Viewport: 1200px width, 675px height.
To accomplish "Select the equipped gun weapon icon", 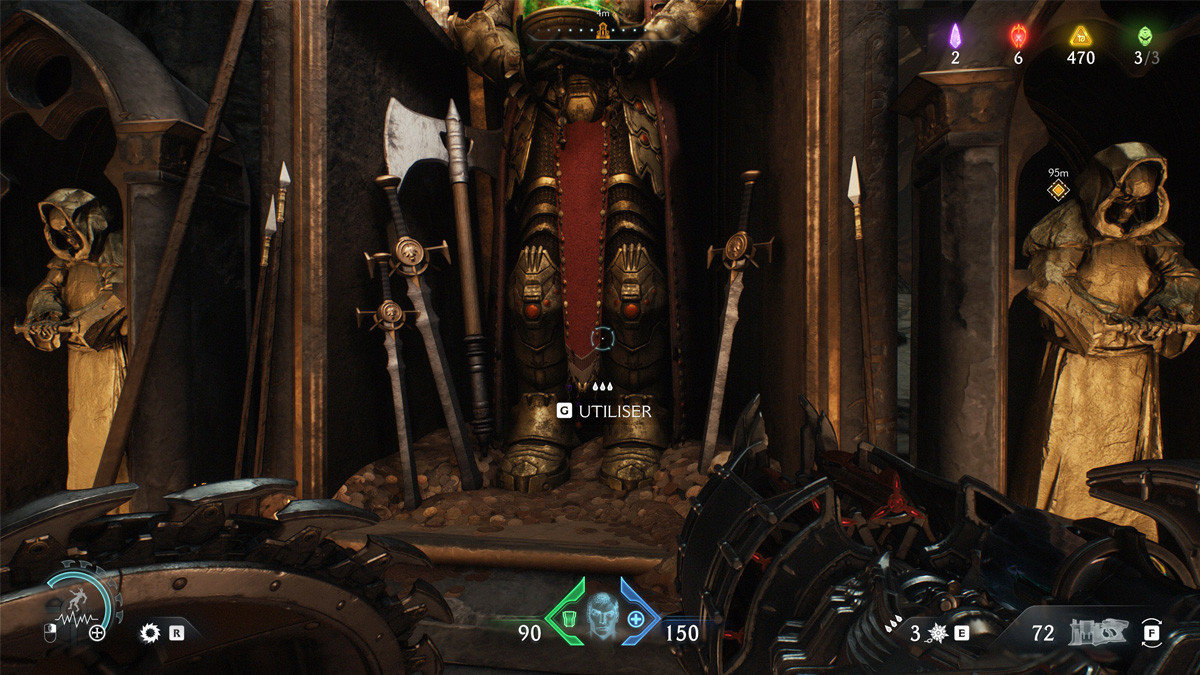I will 1091,632.
